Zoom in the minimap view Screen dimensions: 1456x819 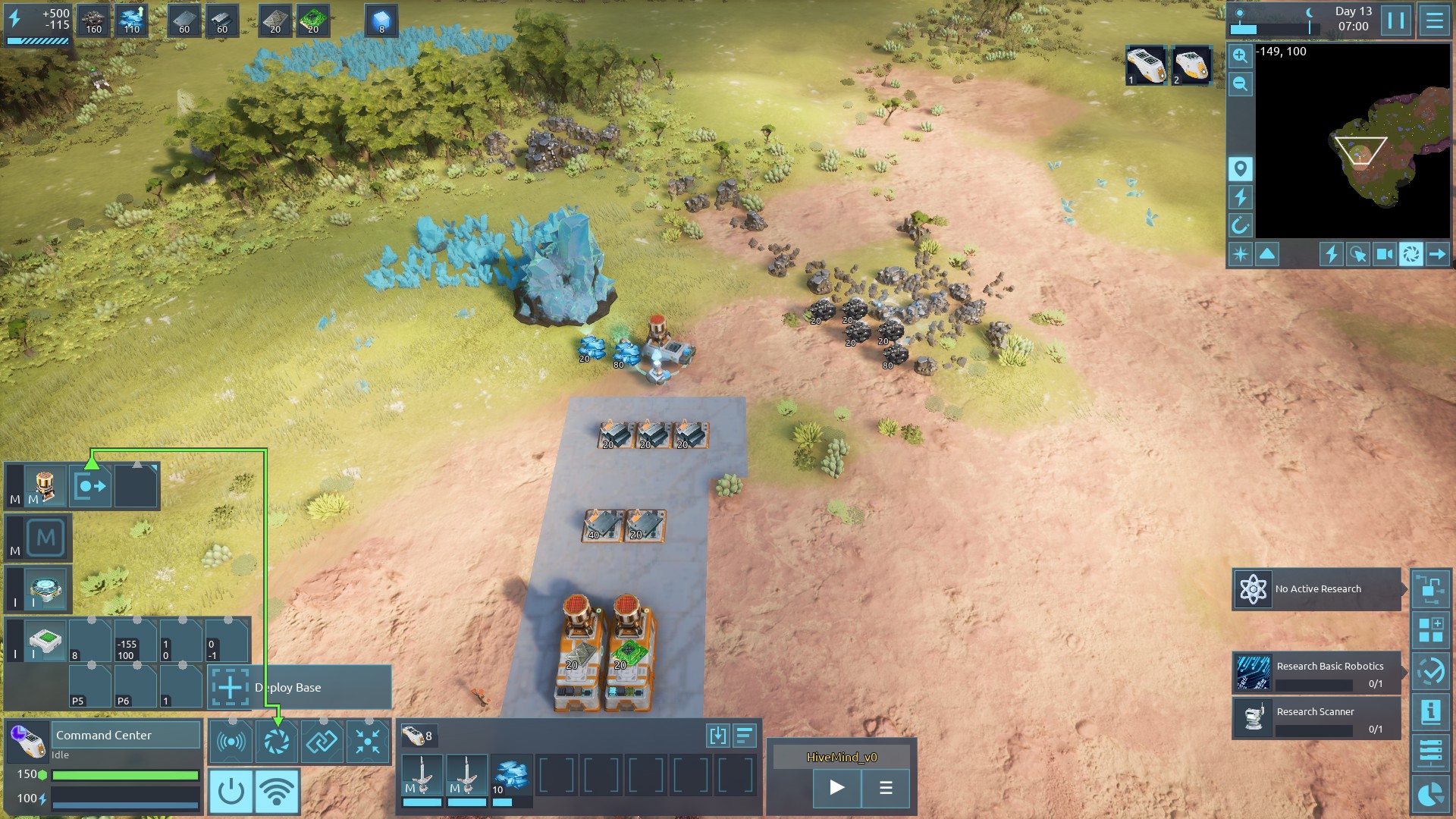click(x=1240, y=55)
